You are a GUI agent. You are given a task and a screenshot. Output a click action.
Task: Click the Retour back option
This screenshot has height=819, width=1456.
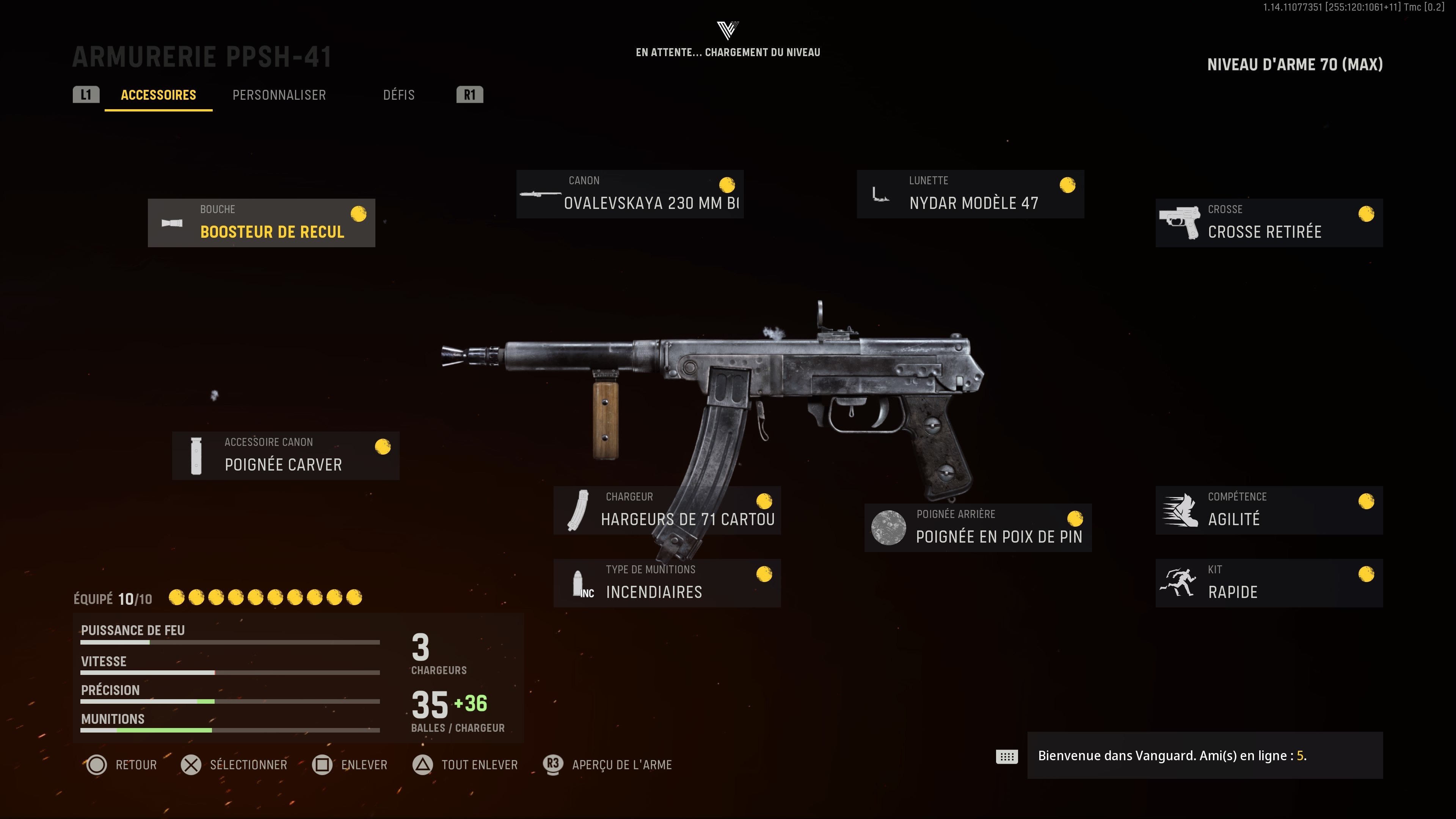coord(121,765)
